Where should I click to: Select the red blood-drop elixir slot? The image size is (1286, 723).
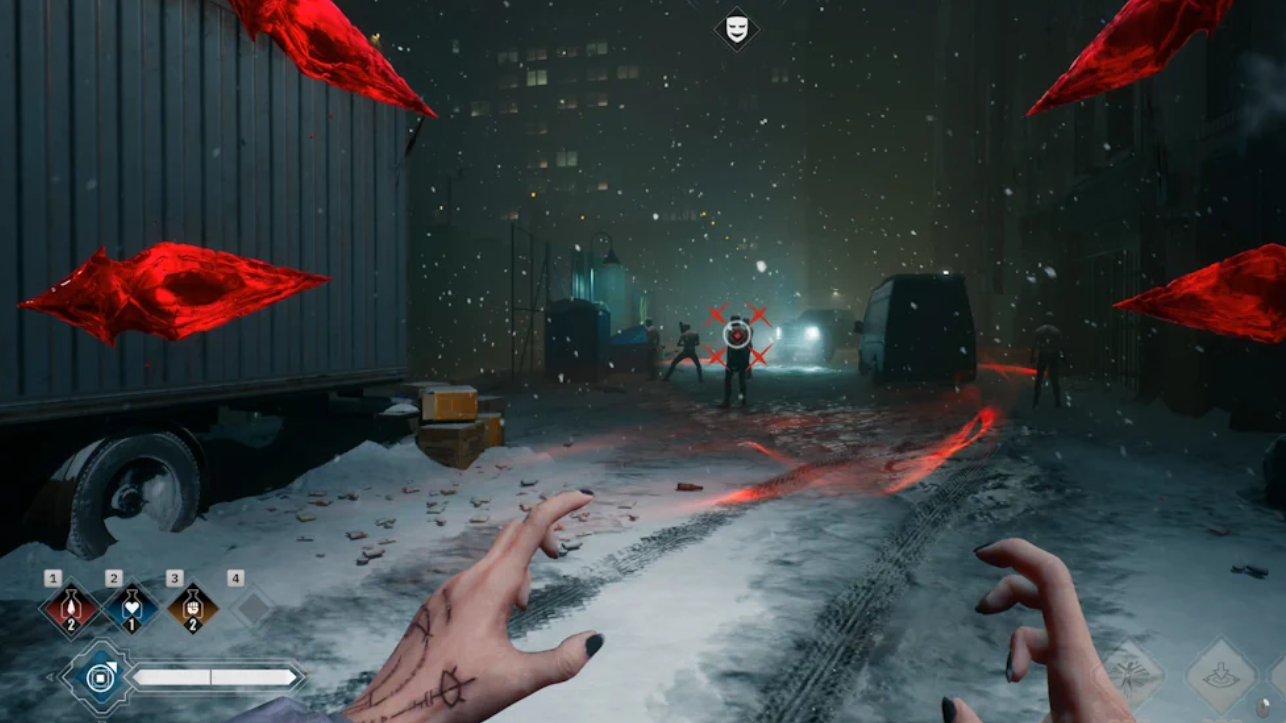(71, 609)
